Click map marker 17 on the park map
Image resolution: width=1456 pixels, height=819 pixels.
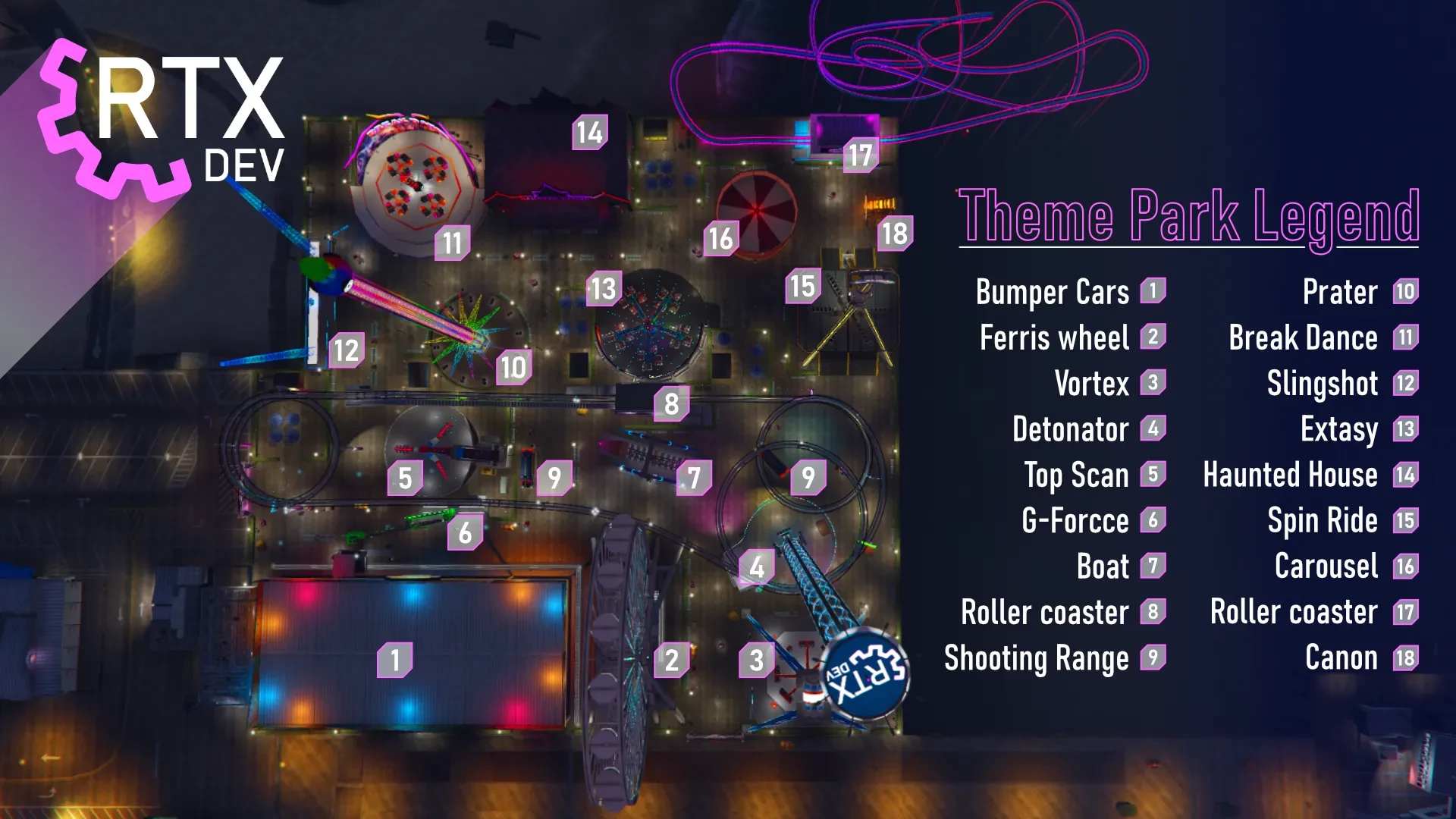[860, 155]
